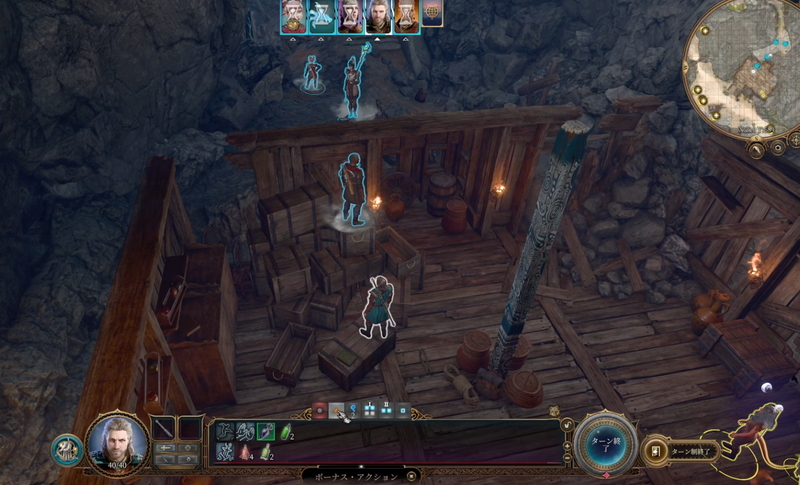Image resolution: width=800 pixels, height=485 pixels.
Task: Use the red potion in the hotbar
Action: [x=244, y=453]
